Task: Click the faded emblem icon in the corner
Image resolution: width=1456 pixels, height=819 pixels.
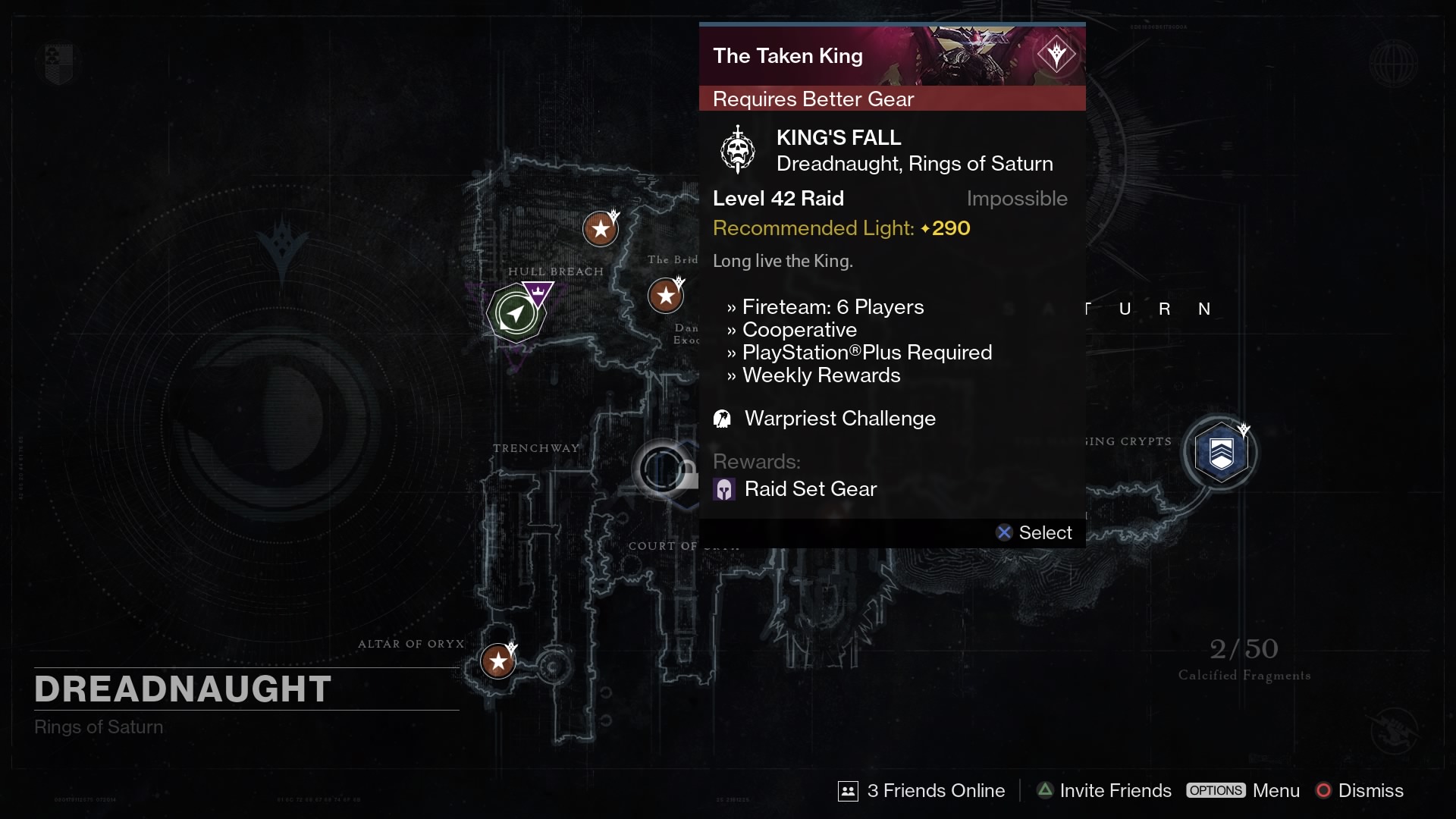Action: (58, 64)
